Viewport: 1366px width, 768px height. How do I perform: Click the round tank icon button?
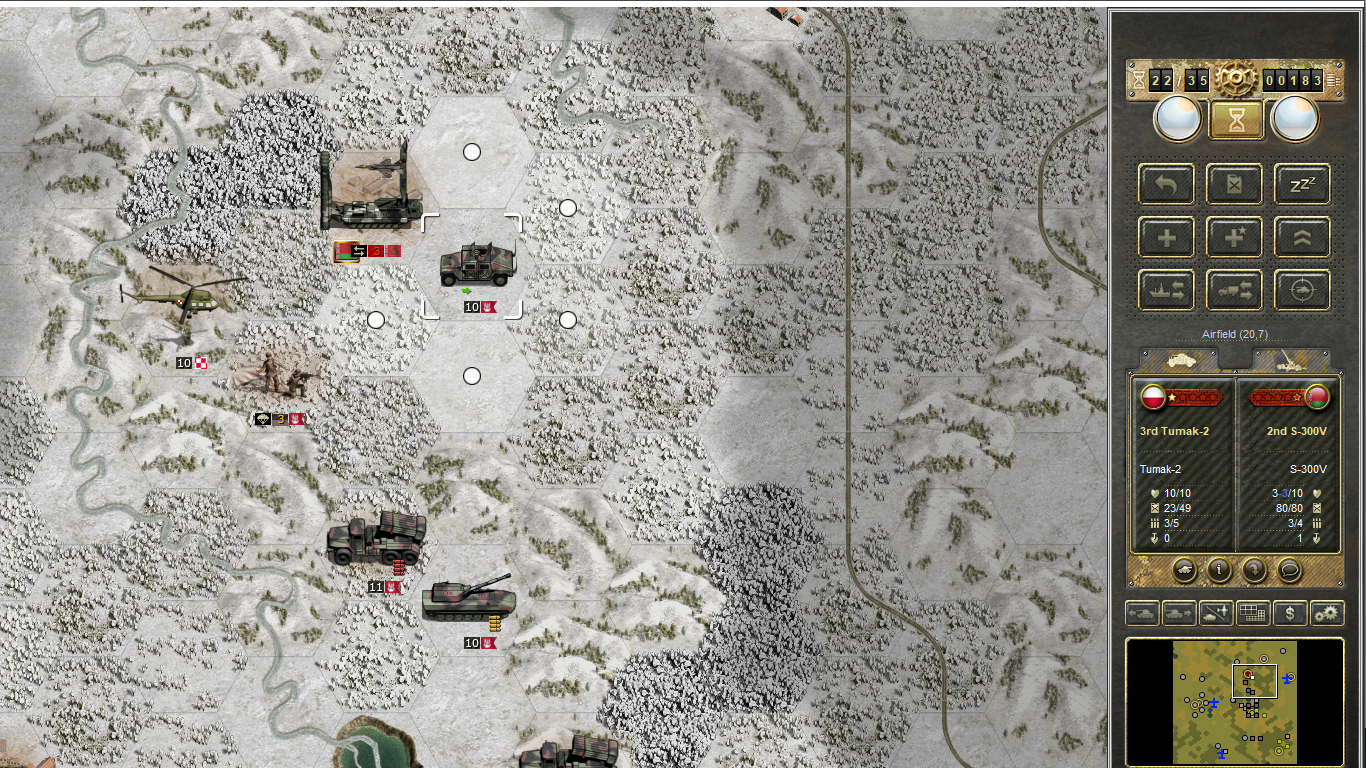1185,570
